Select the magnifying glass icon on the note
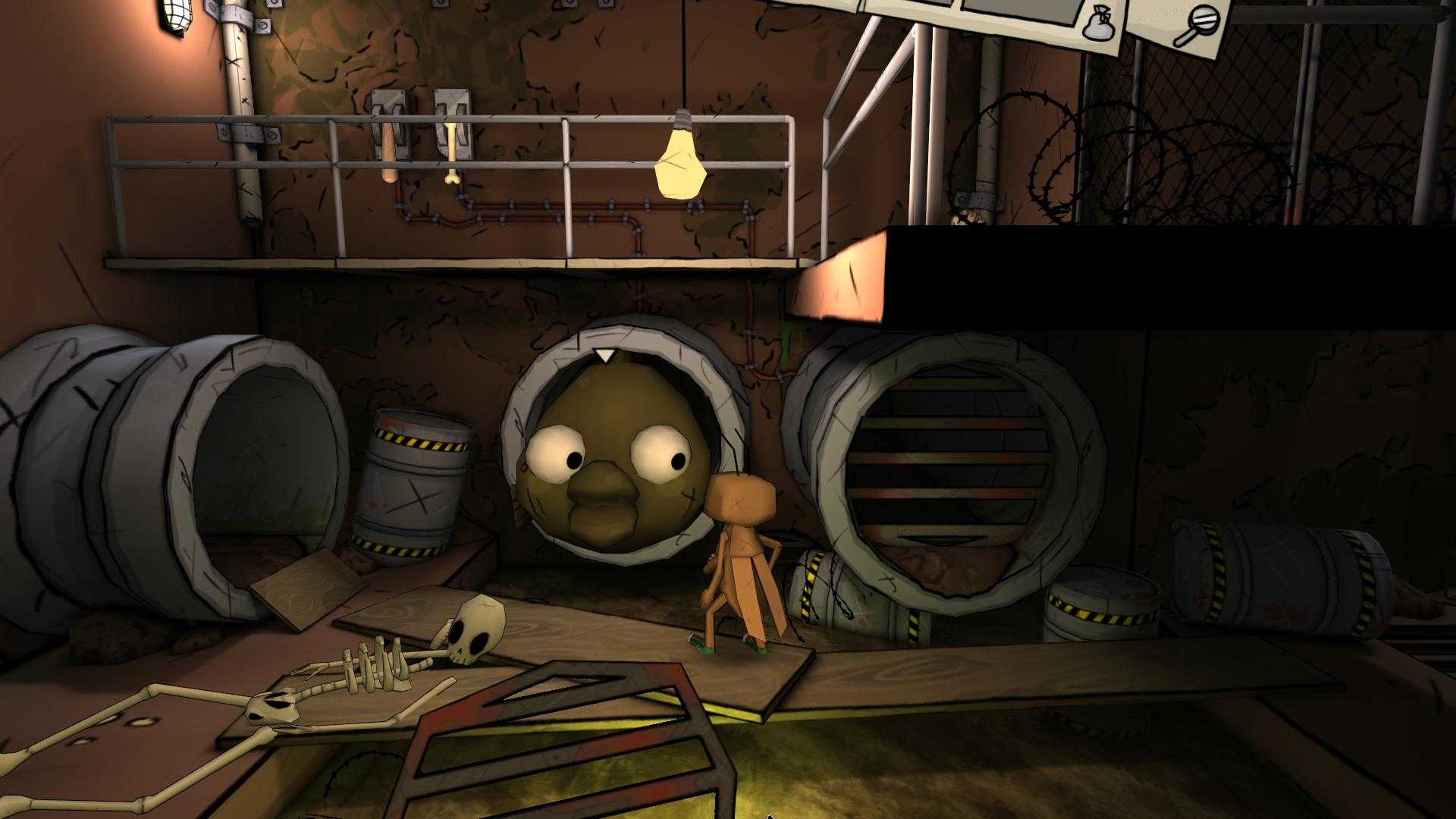Image resolution: width=1456 pixels, height=819 pixels. [x=1204, y=19]
